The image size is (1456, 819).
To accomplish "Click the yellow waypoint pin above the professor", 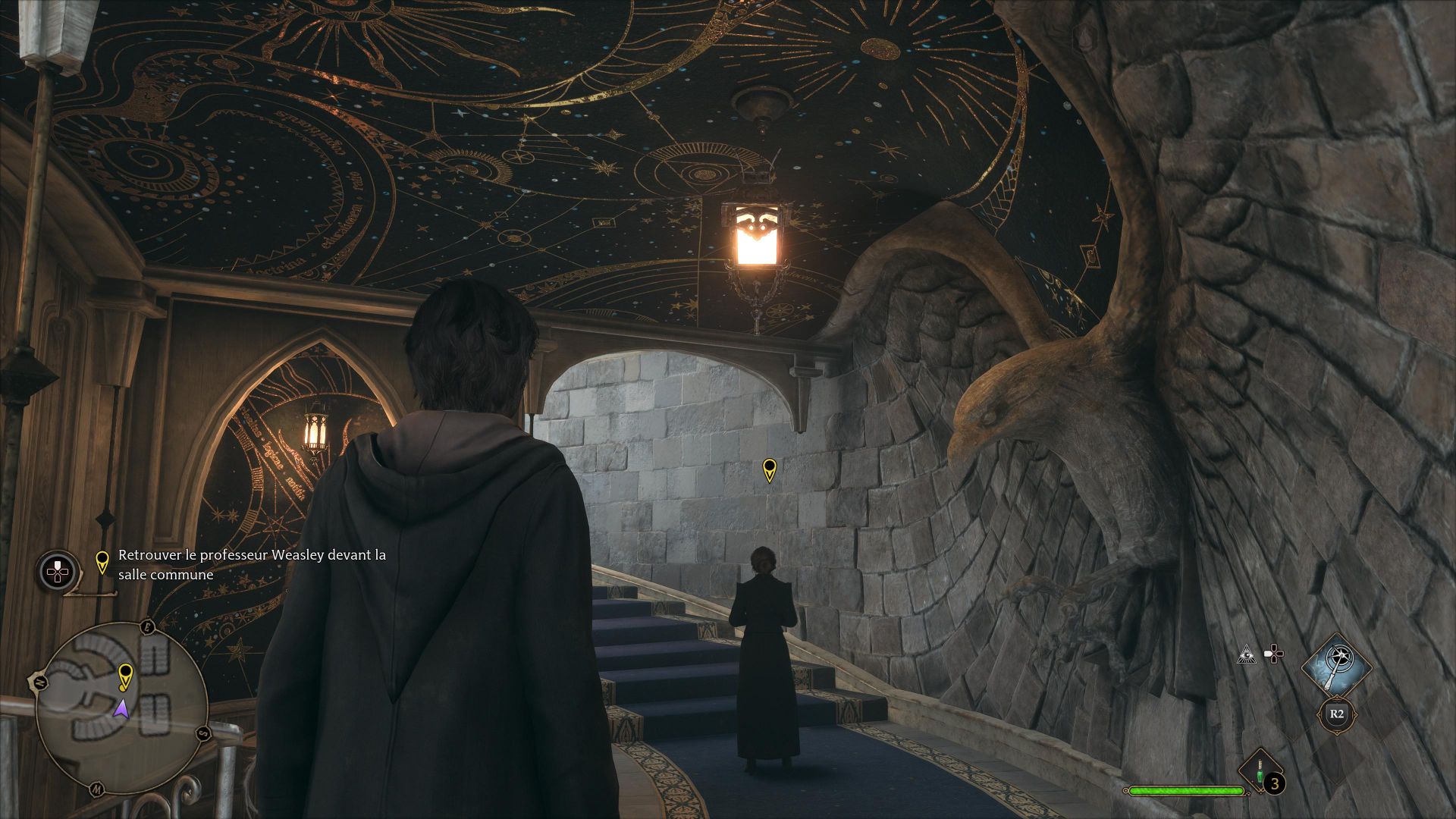I will [x=769, y=469].
